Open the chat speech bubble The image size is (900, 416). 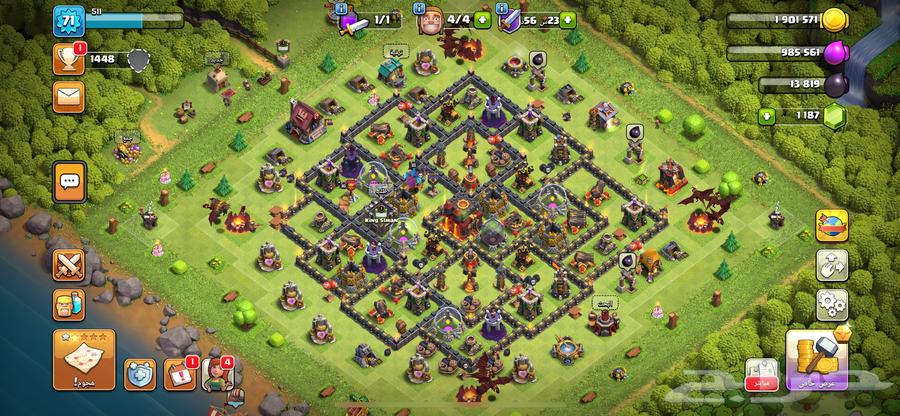pos(69,181)
